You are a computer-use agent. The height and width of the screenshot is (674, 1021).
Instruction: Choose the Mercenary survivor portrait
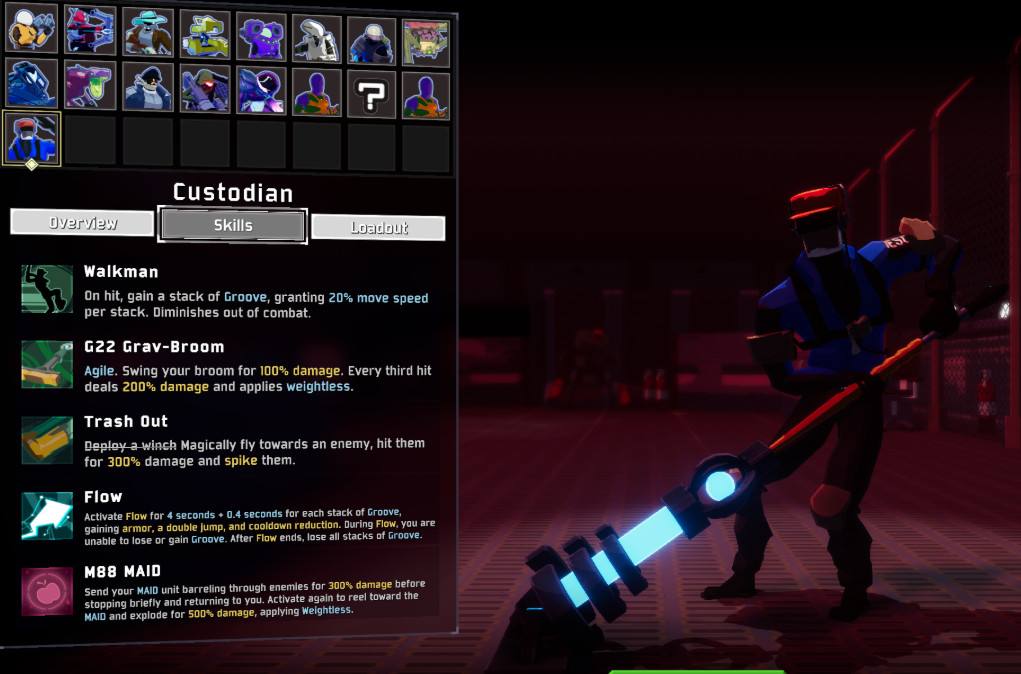click(x=372, y=40)
